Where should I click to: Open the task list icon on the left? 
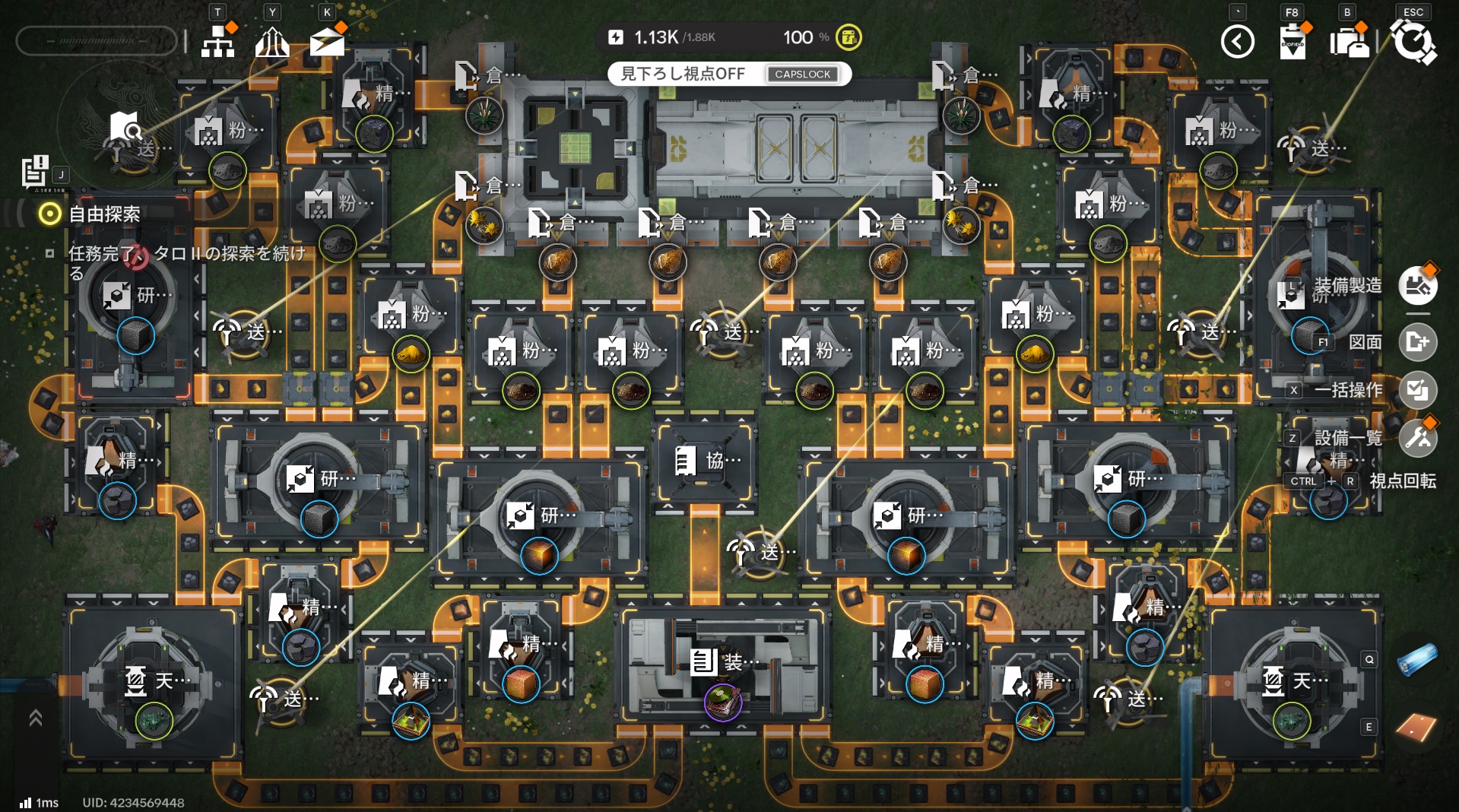(34, 171)
